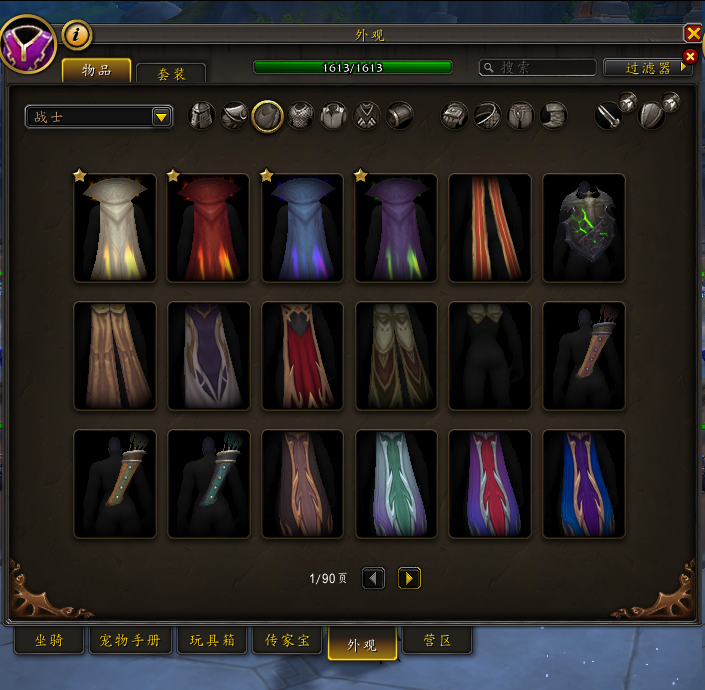Close the 外观 collections window

tap(692, 34)
